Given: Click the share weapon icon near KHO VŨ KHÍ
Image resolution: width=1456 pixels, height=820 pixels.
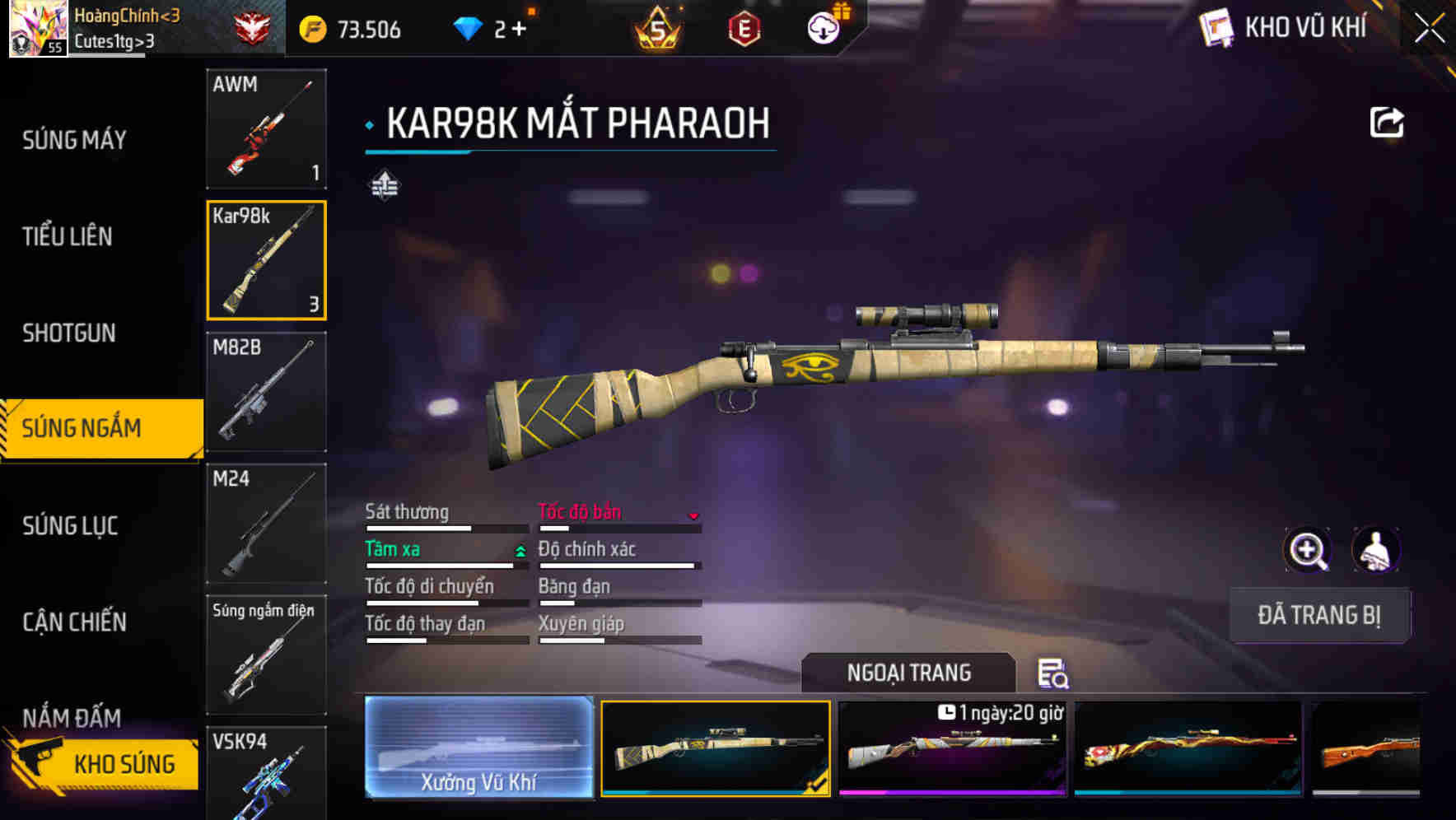Looking at the screenshot, I should pos(1387,121).
